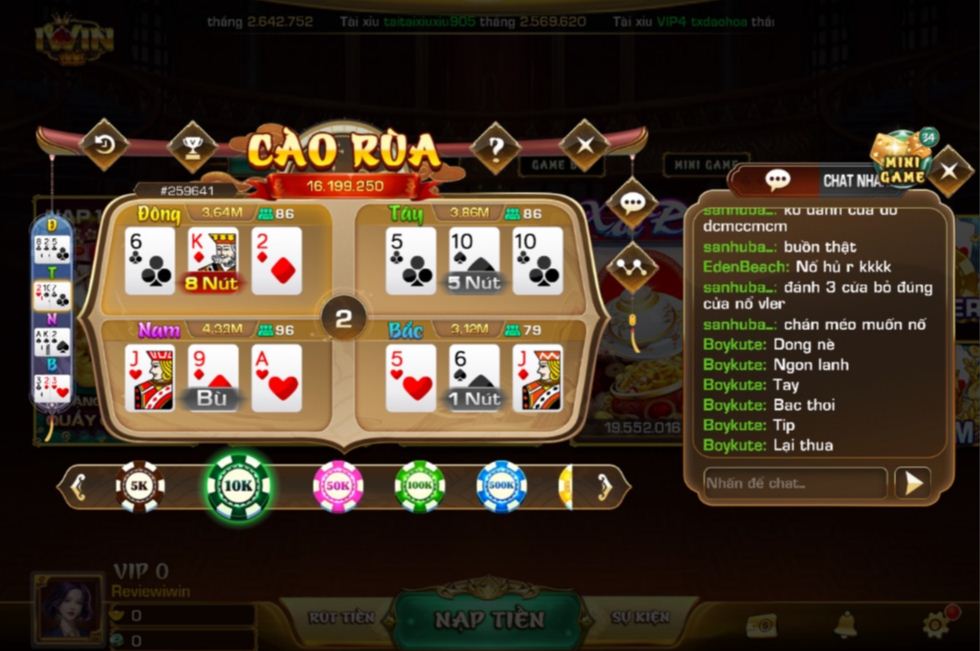Viewport: 980px width, 651px height.
Task: Close the chat panel
Action: [x=949, y=171]
